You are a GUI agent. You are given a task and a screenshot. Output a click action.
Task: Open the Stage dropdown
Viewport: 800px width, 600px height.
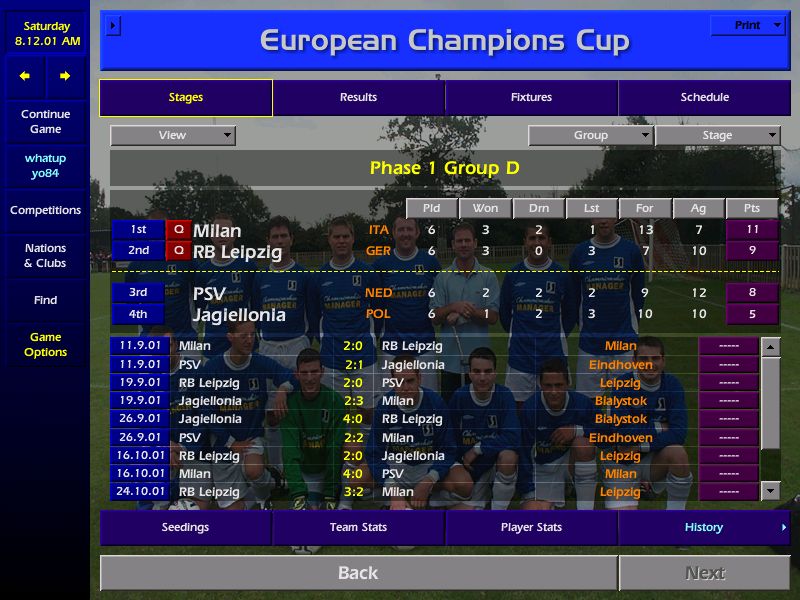[717, 135]
